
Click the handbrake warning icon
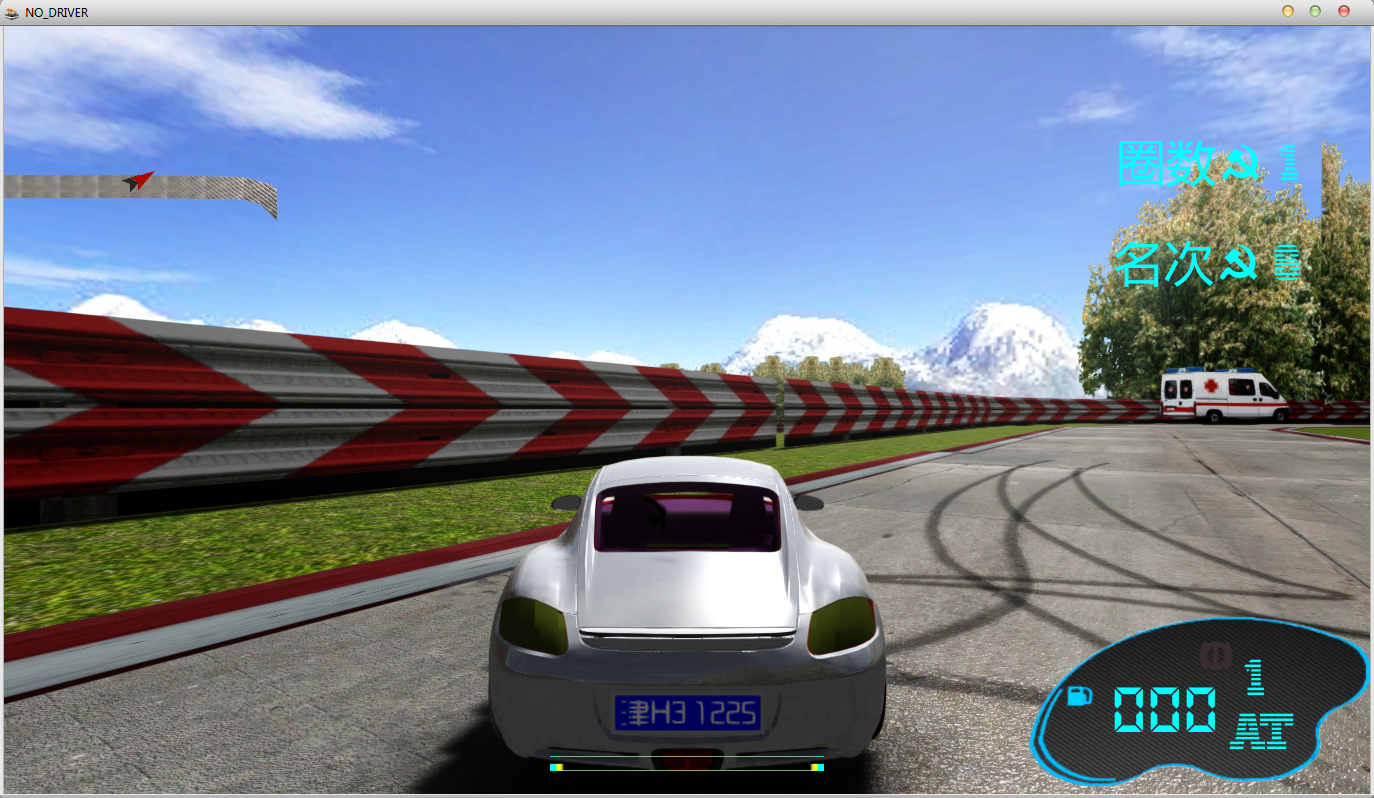click(1215, 655)
